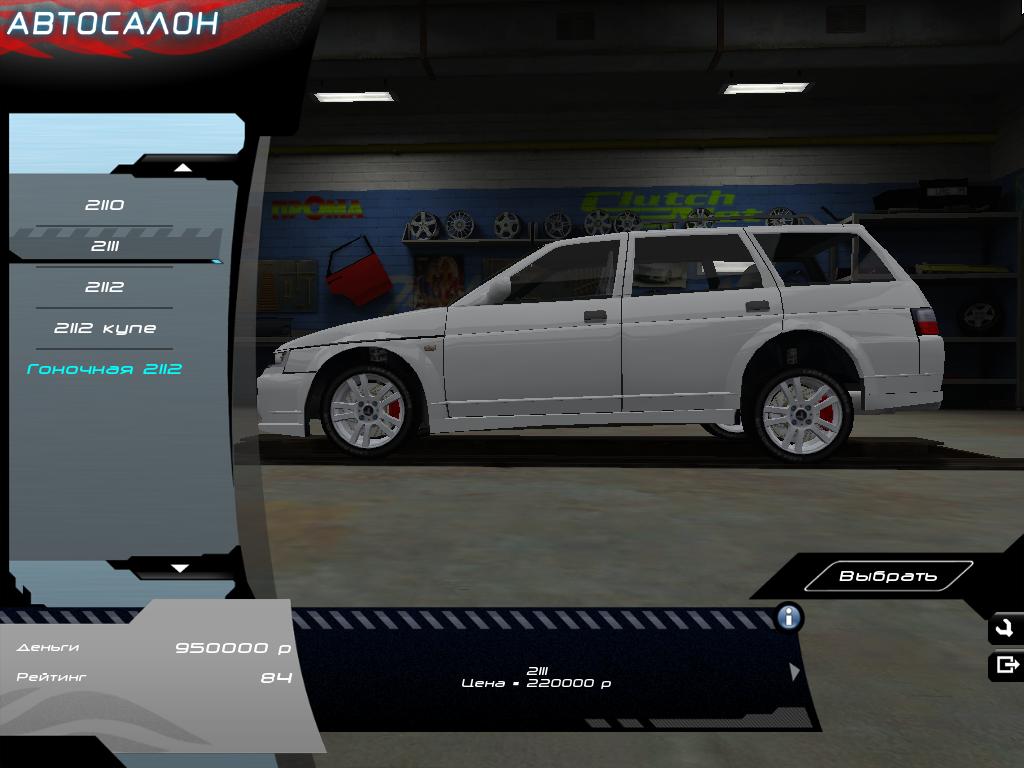
Task: Open the blue info icon
Action: [x=789, y=617]
